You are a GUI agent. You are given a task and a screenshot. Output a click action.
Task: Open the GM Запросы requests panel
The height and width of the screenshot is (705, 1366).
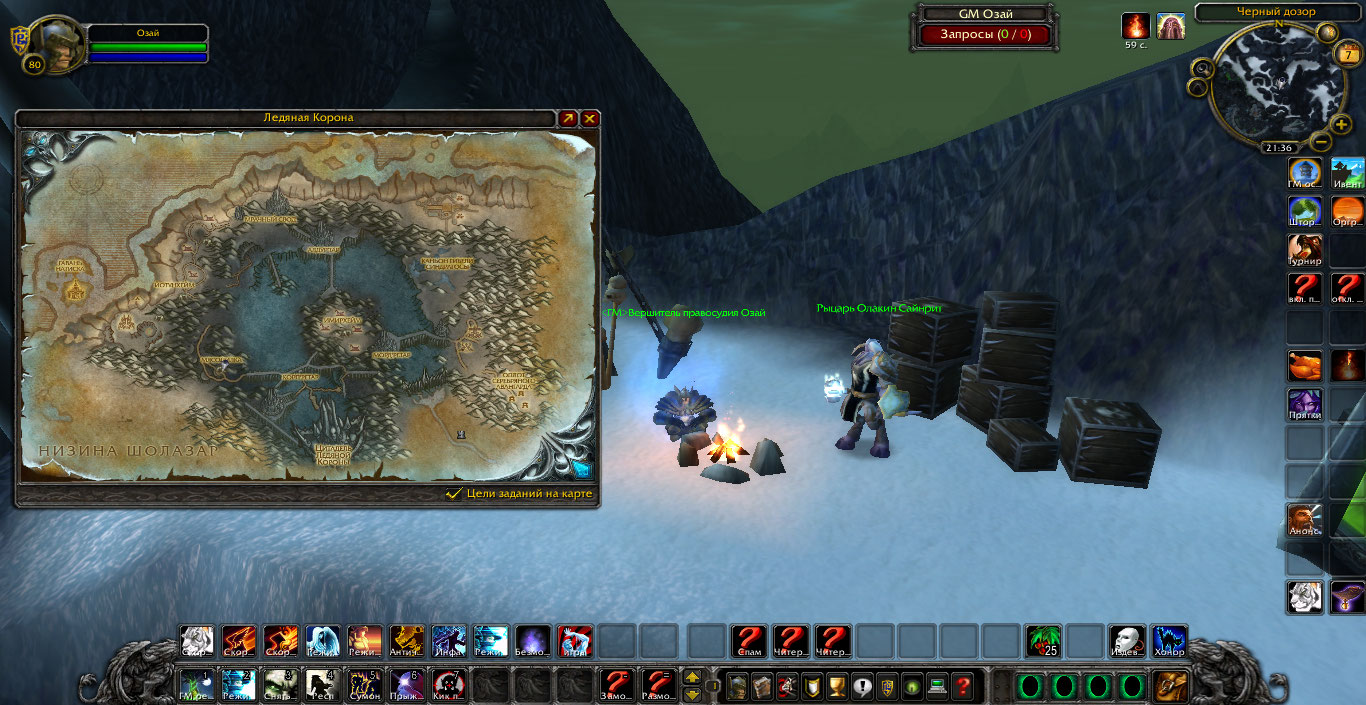pos(985,35)
